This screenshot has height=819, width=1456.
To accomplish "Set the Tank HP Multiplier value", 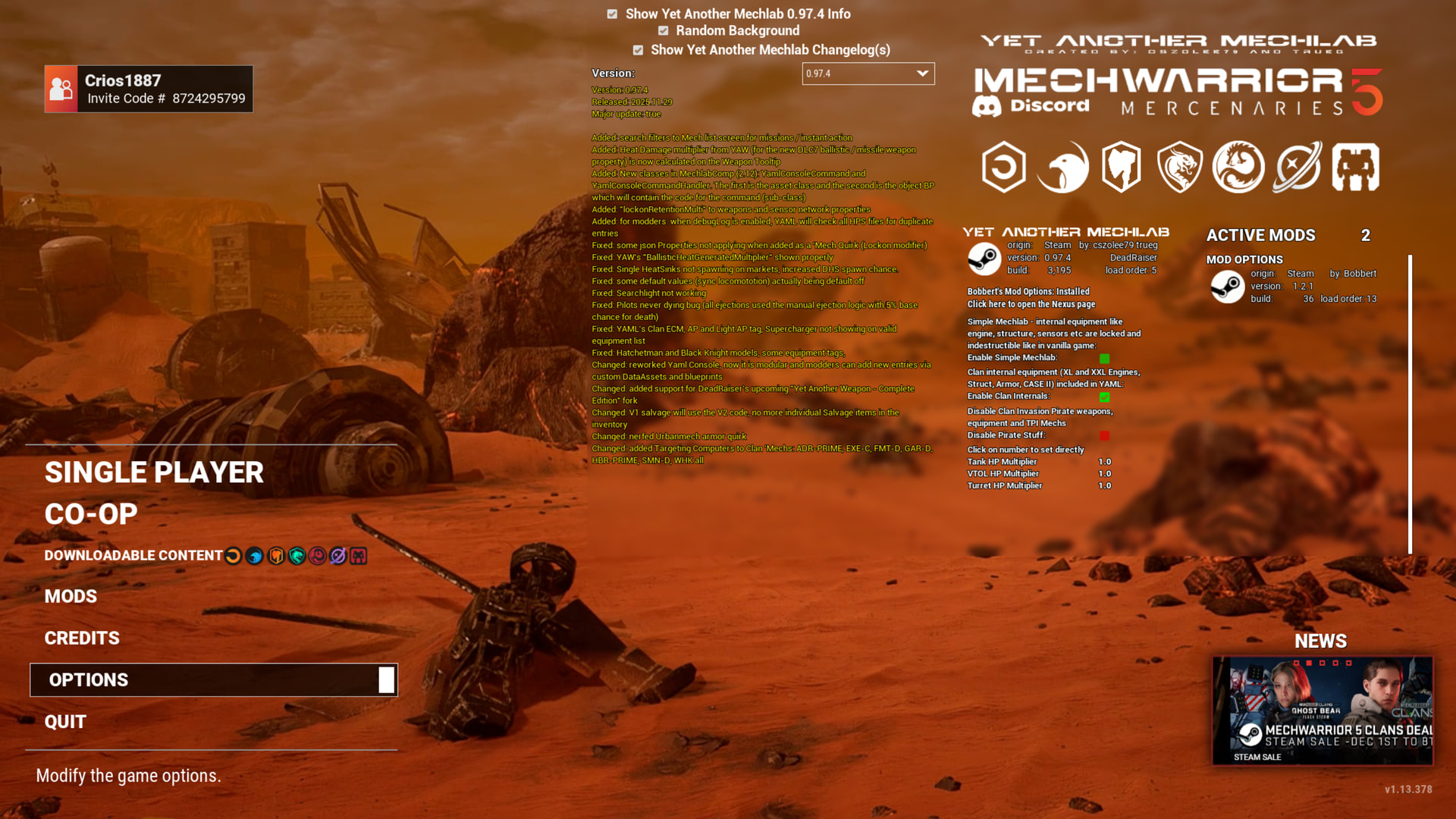I will [1104, 462].
